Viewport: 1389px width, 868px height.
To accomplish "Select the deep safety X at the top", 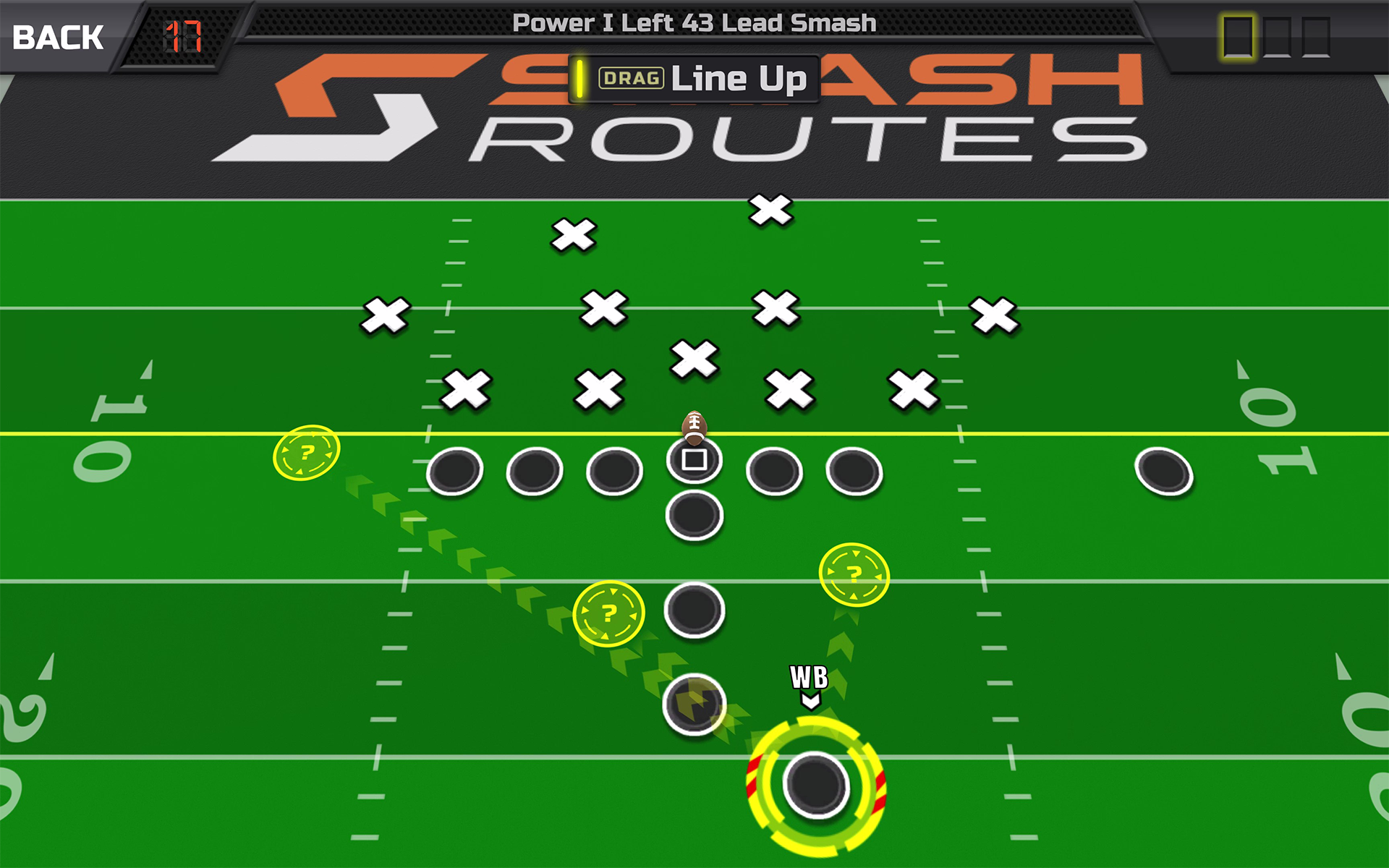I will (x=769, y=210).
